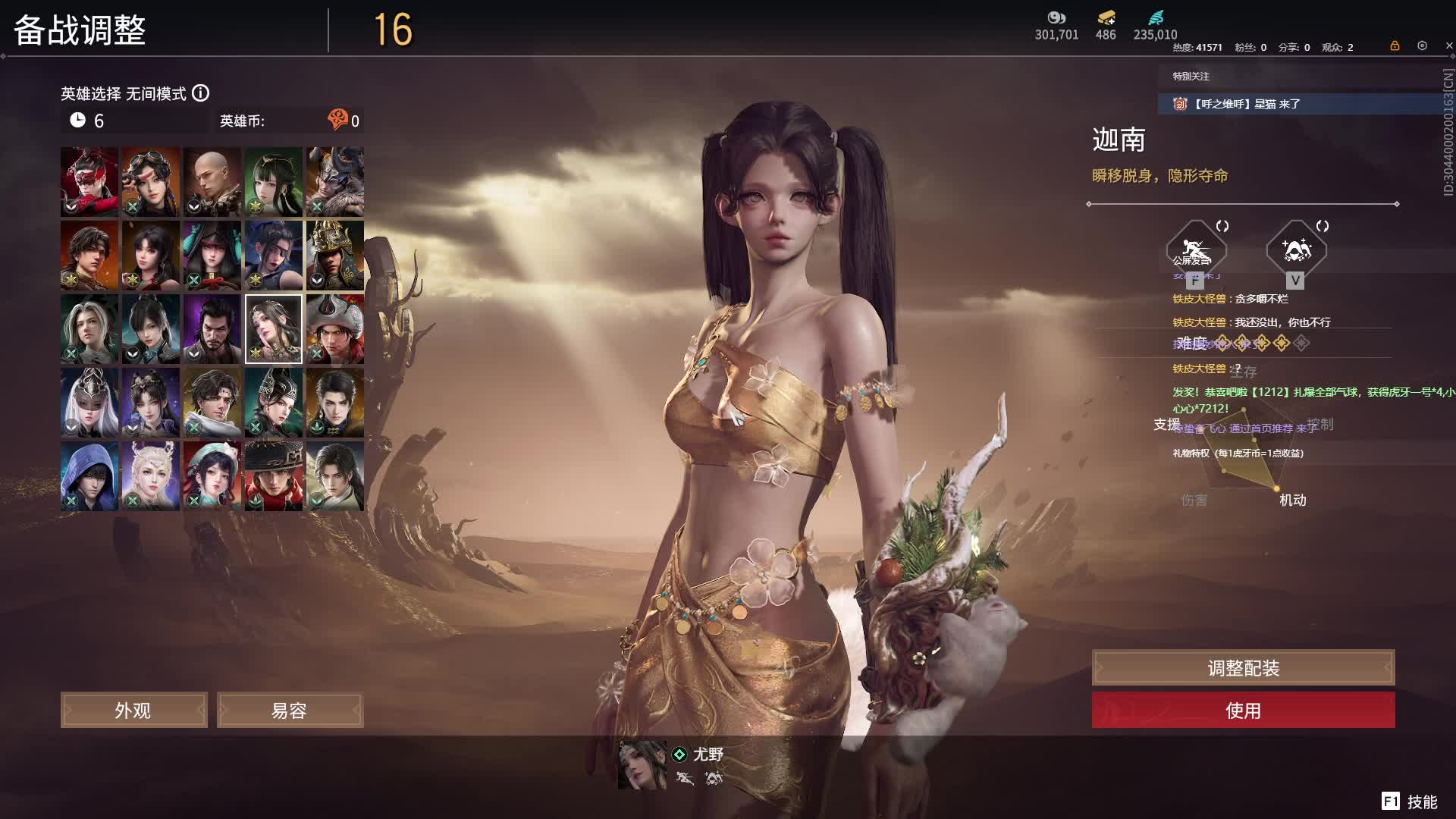Select the white-haired silver-masked hero portrait
1456x819 pixels.
click(x=89, y=403)
